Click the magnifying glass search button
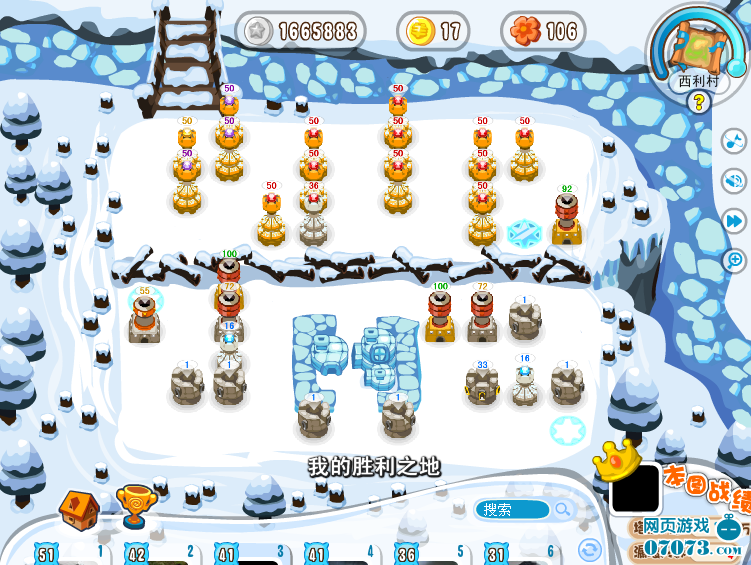Image resolution: width=751 pixels, height=565 pixels. [x=563, y=510]
